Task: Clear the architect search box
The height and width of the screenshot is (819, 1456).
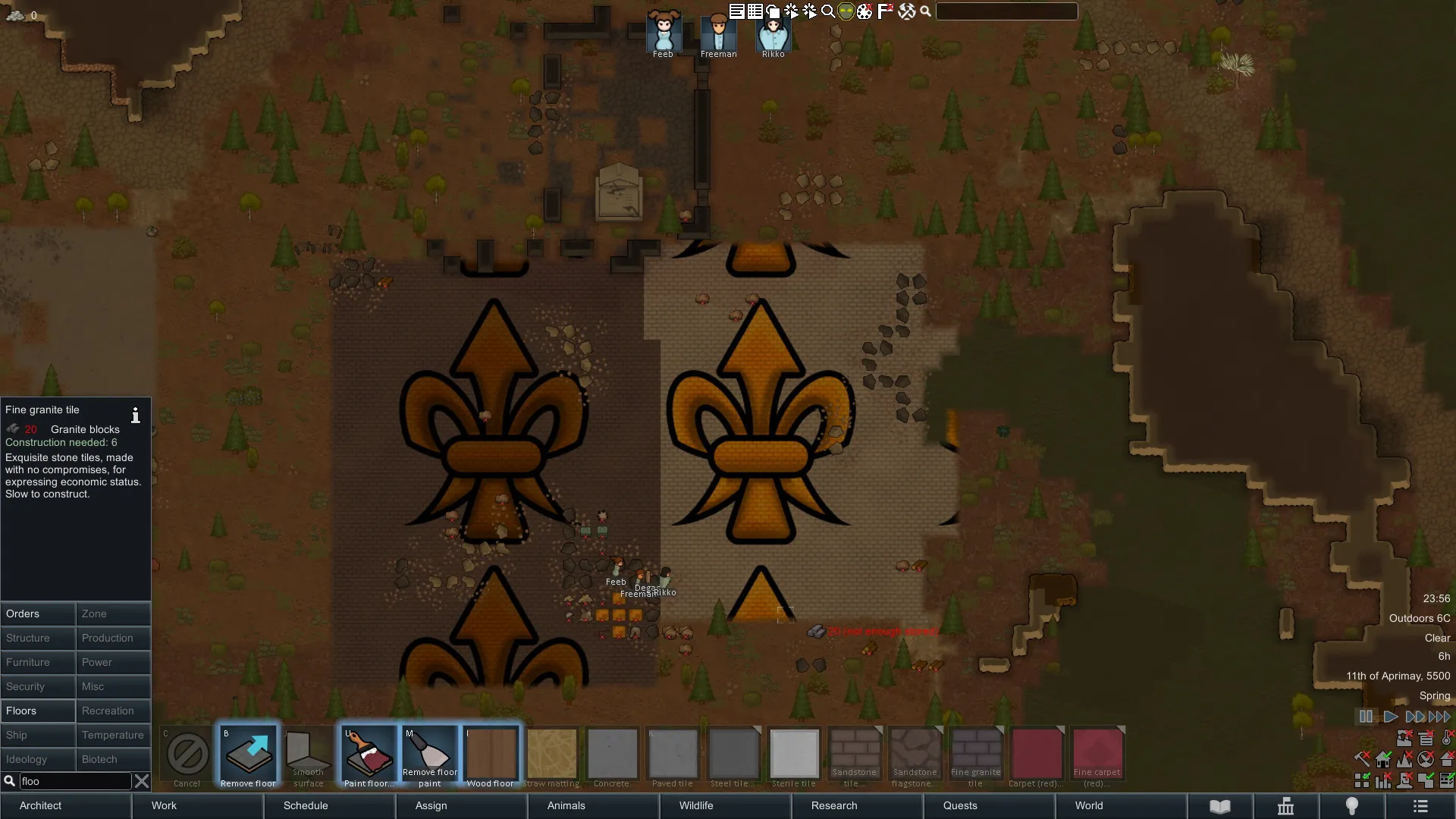Action: (142, 781)
